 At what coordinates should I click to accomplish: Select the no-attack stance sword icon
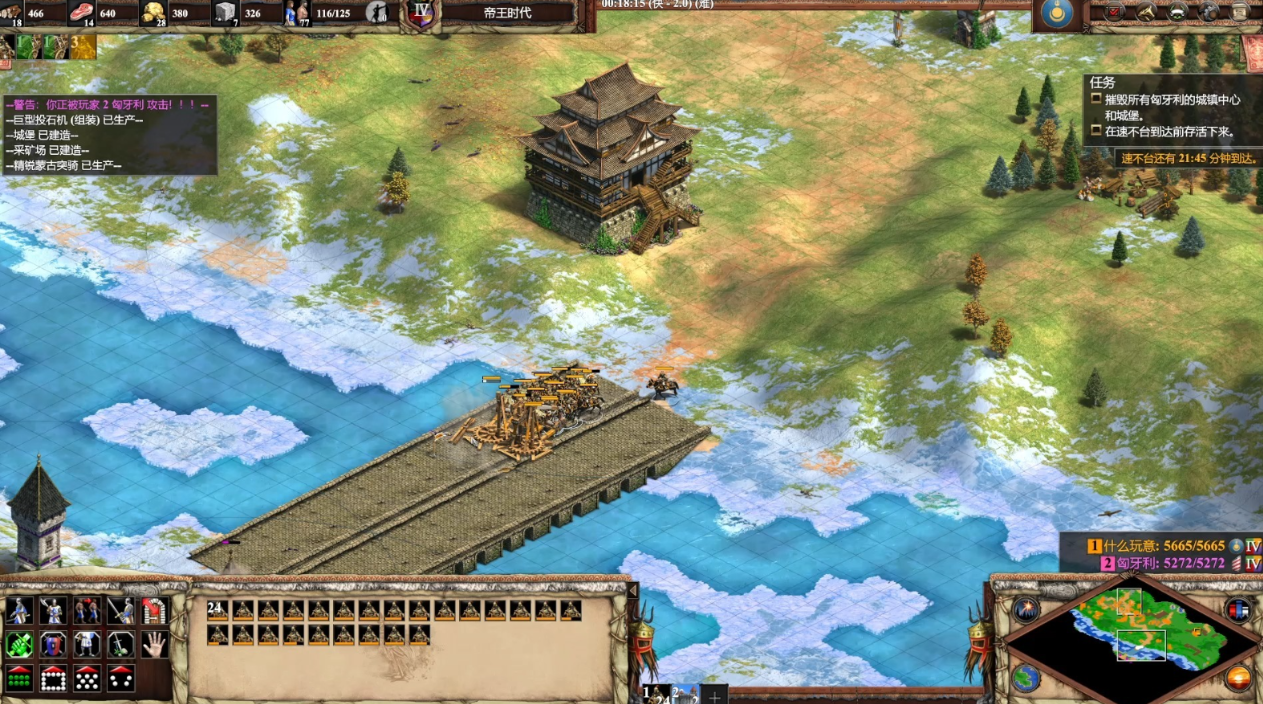tap(121, 644)
